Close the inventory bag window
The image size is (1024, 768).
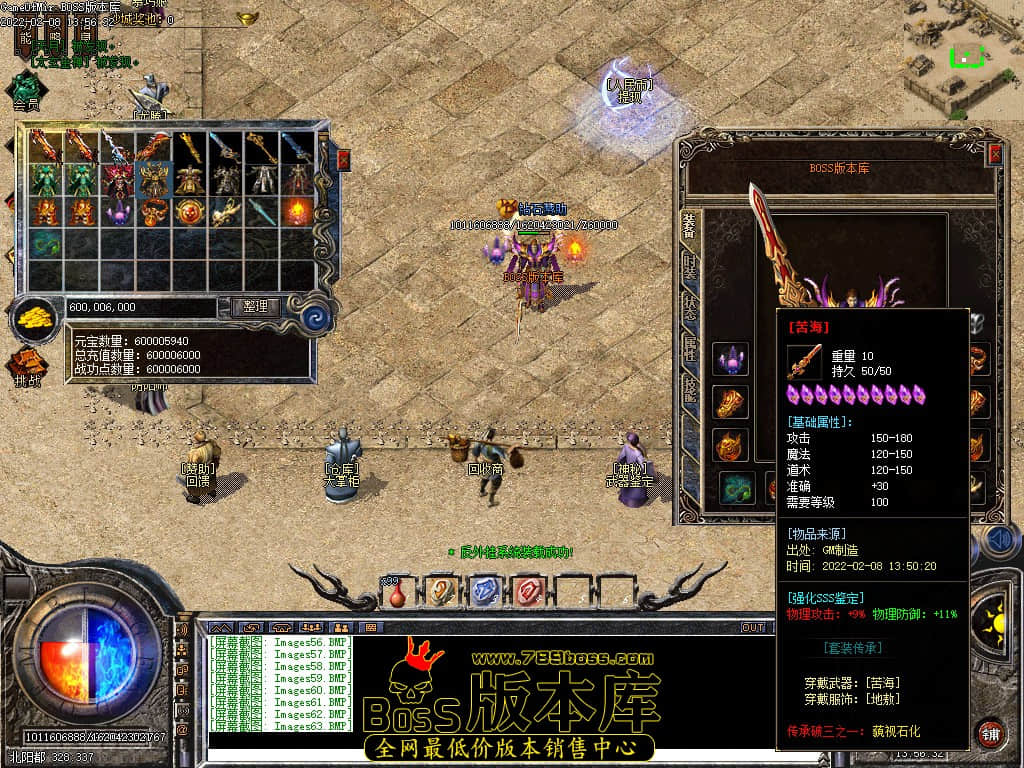[344, 159]
